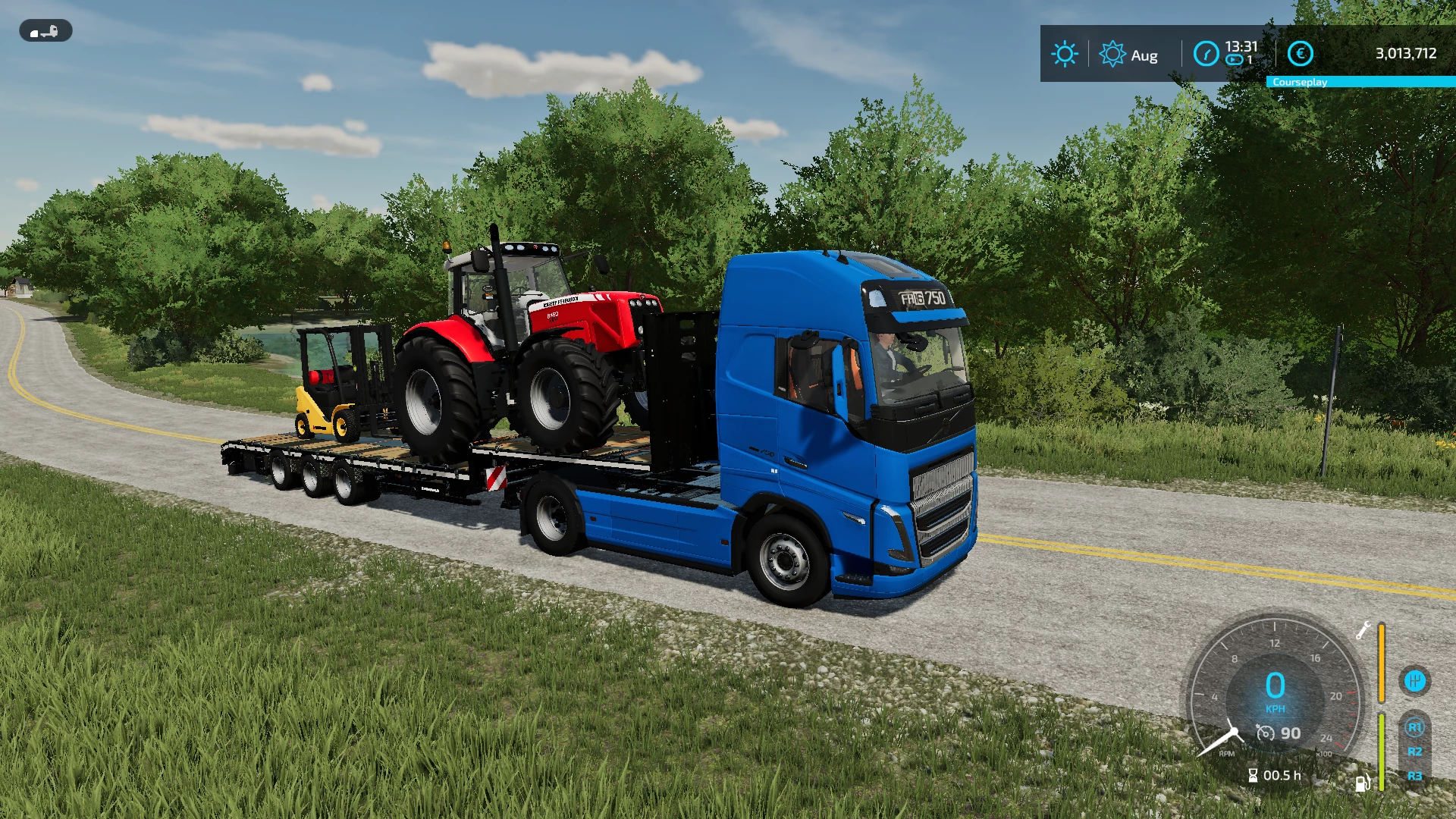Click the wrench vehicle damage icon
This screenshot has height=819, width=1456.
click(1363, 631)
